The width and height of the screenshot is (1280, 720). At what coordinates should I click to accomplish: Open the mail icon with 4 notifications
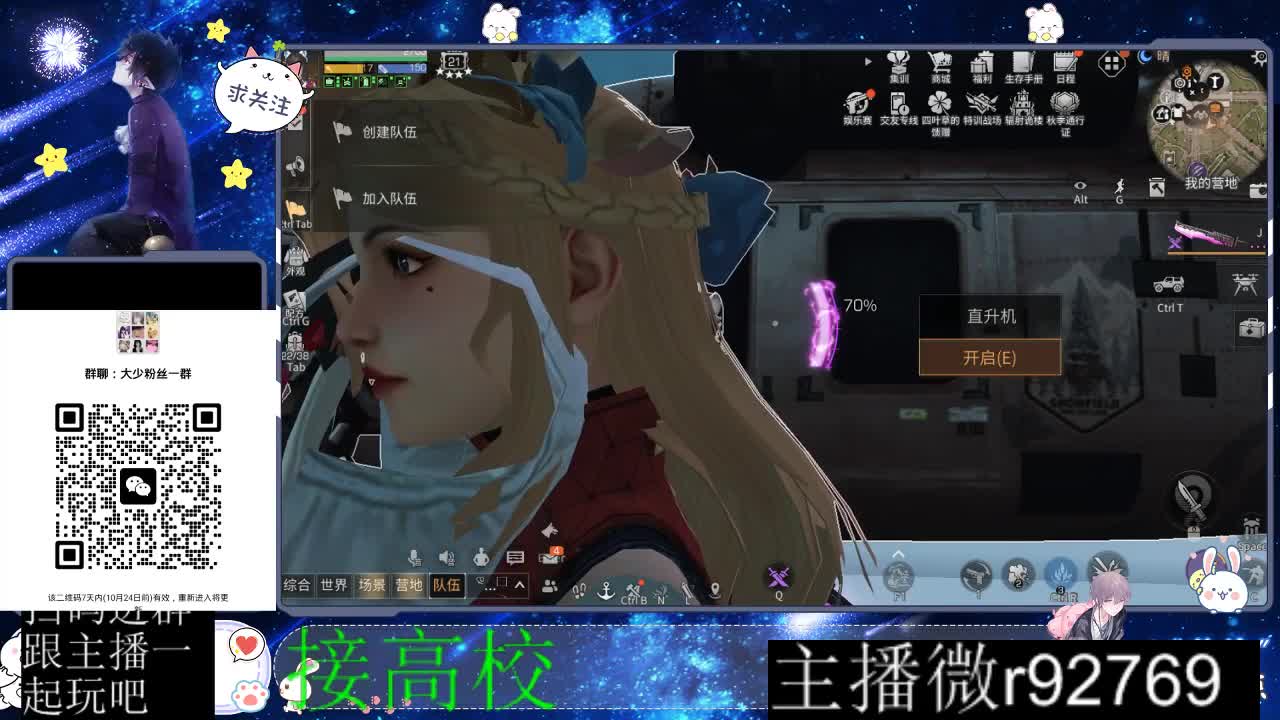[x=547, y=557]
